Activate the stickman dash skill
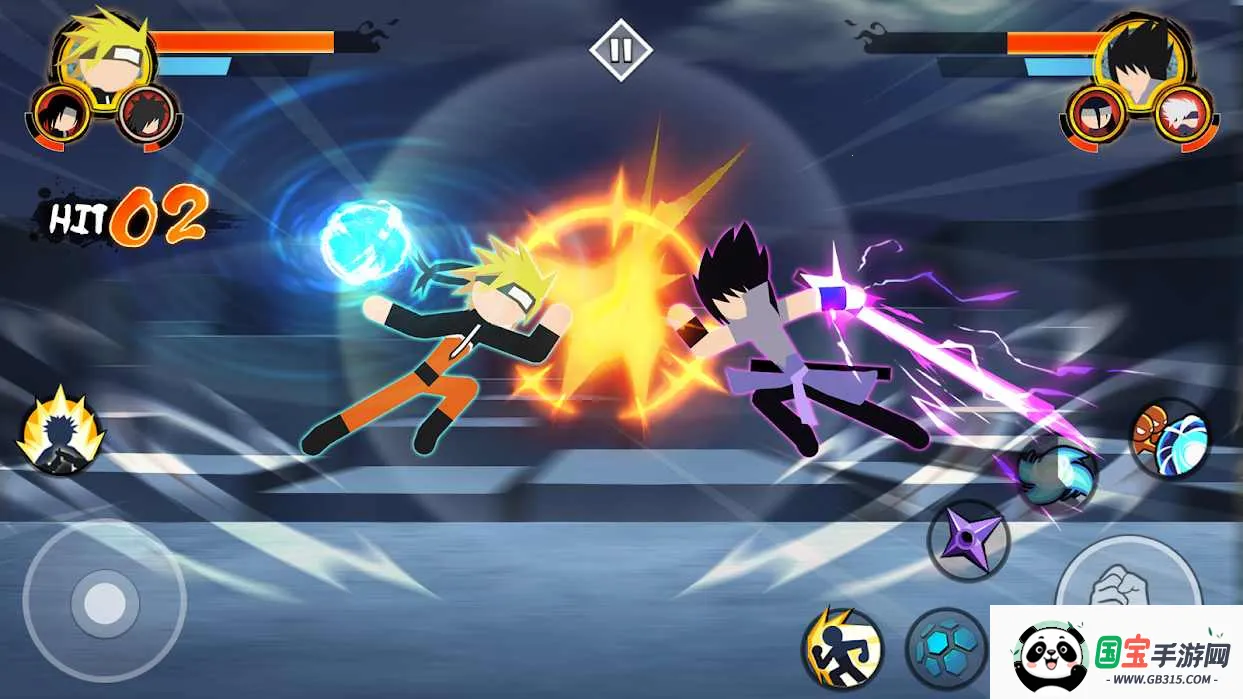 842,648
